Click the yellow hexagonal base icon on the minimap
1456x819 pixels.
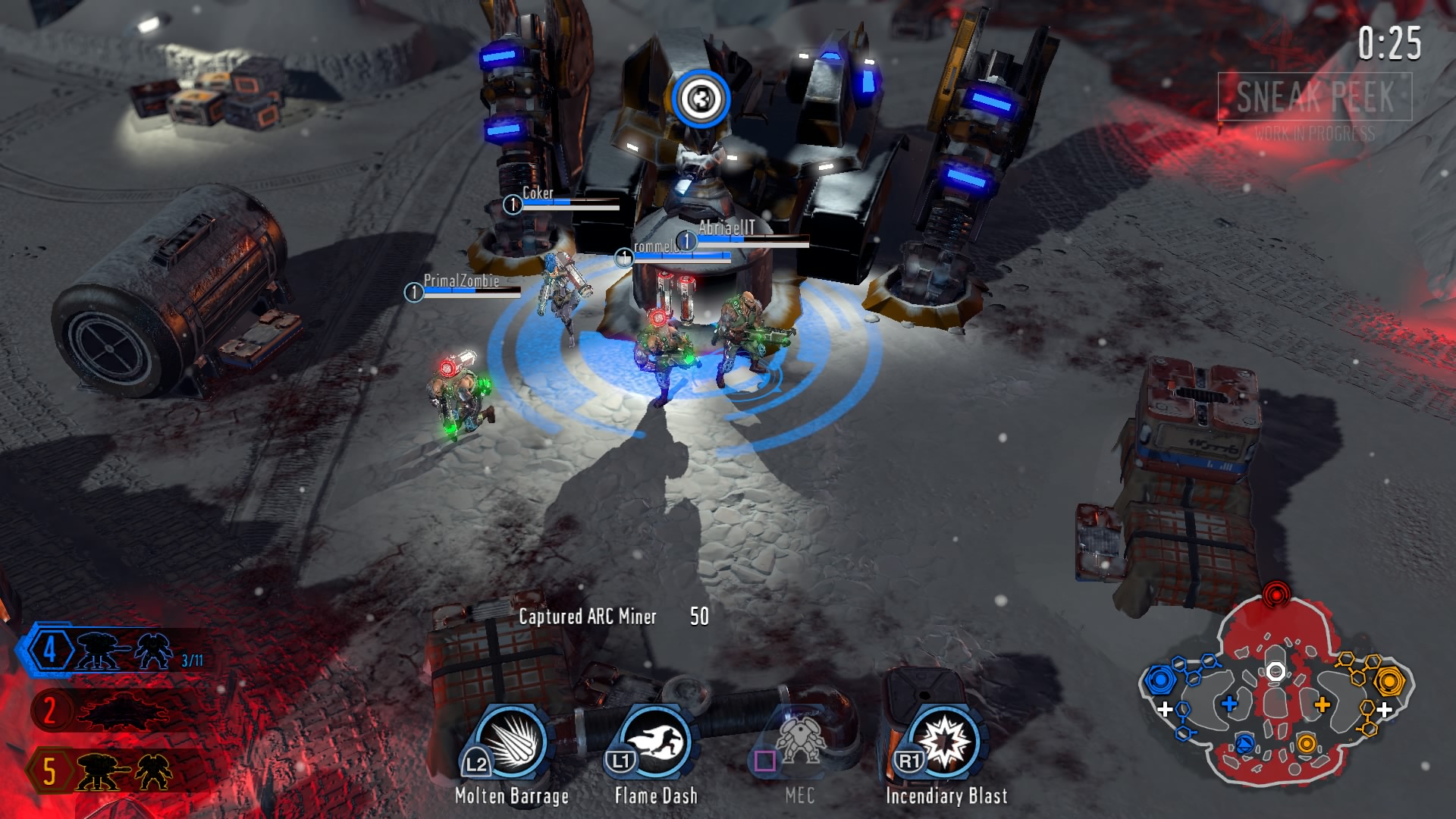pyautogui.click(x=1389, y=681)
